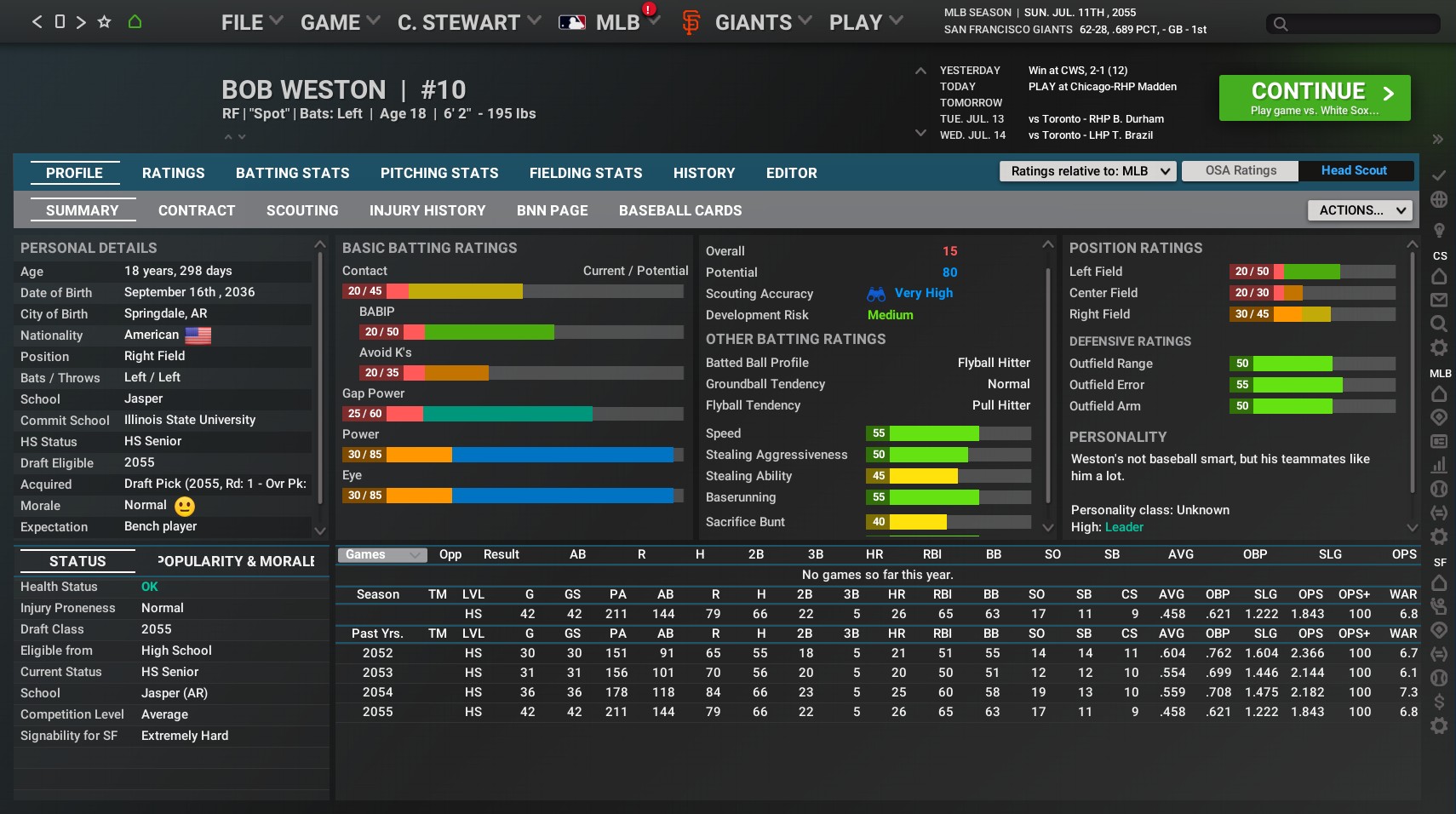Select the dollar sign icon under SF section

tap(1438, 702)
